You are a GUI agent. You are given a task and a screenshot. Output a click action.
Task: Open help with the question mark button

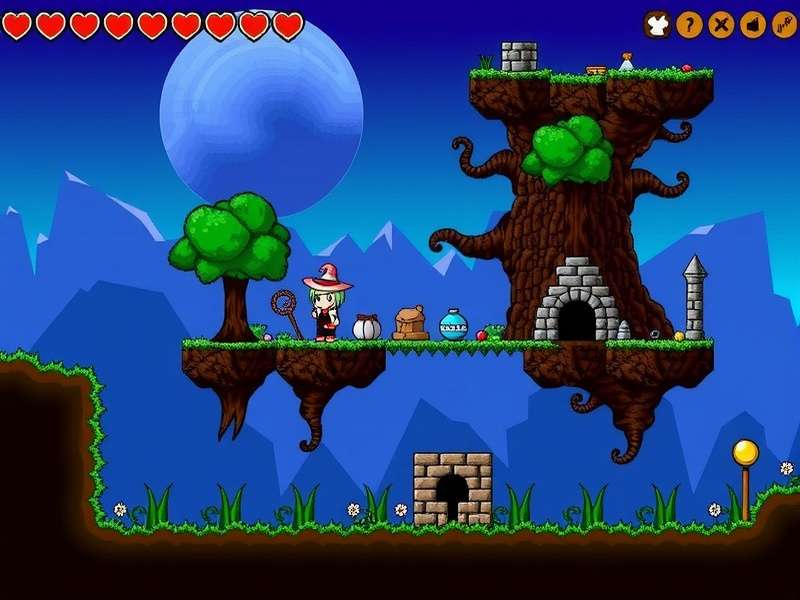pos(689,24)
